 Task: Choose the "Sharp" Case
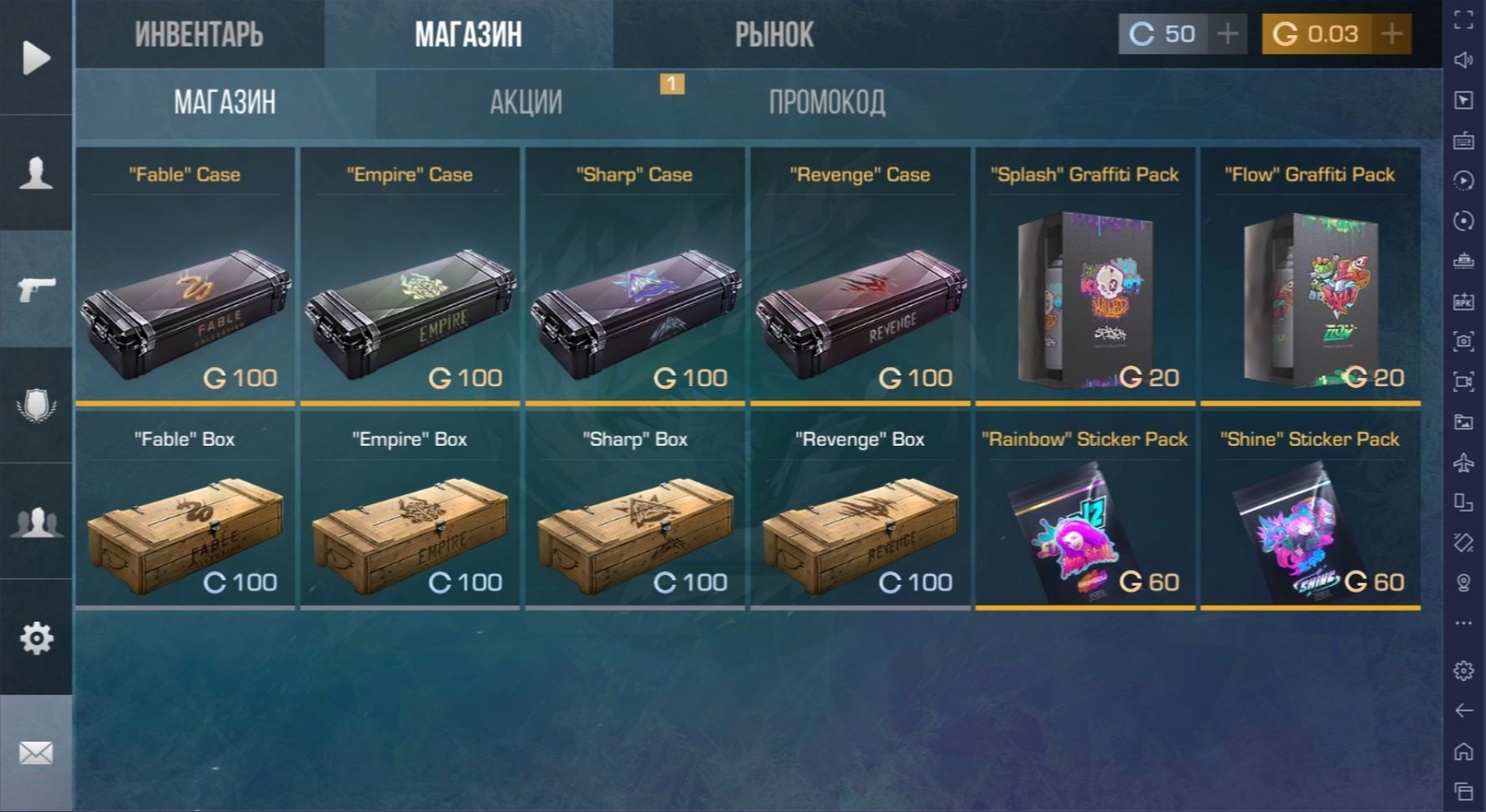[634, 277]
